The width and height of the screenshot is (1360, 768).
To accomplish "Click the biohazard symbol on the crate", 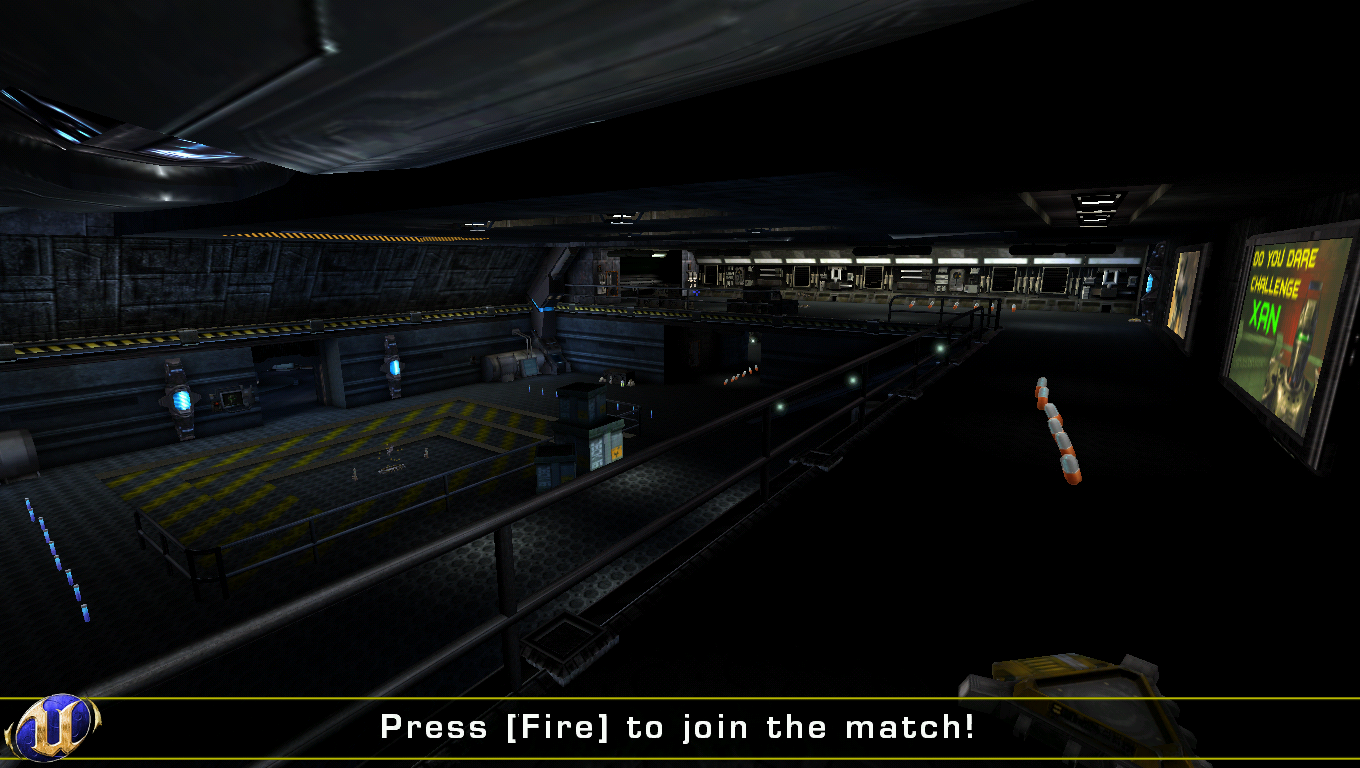I will 616,452.
